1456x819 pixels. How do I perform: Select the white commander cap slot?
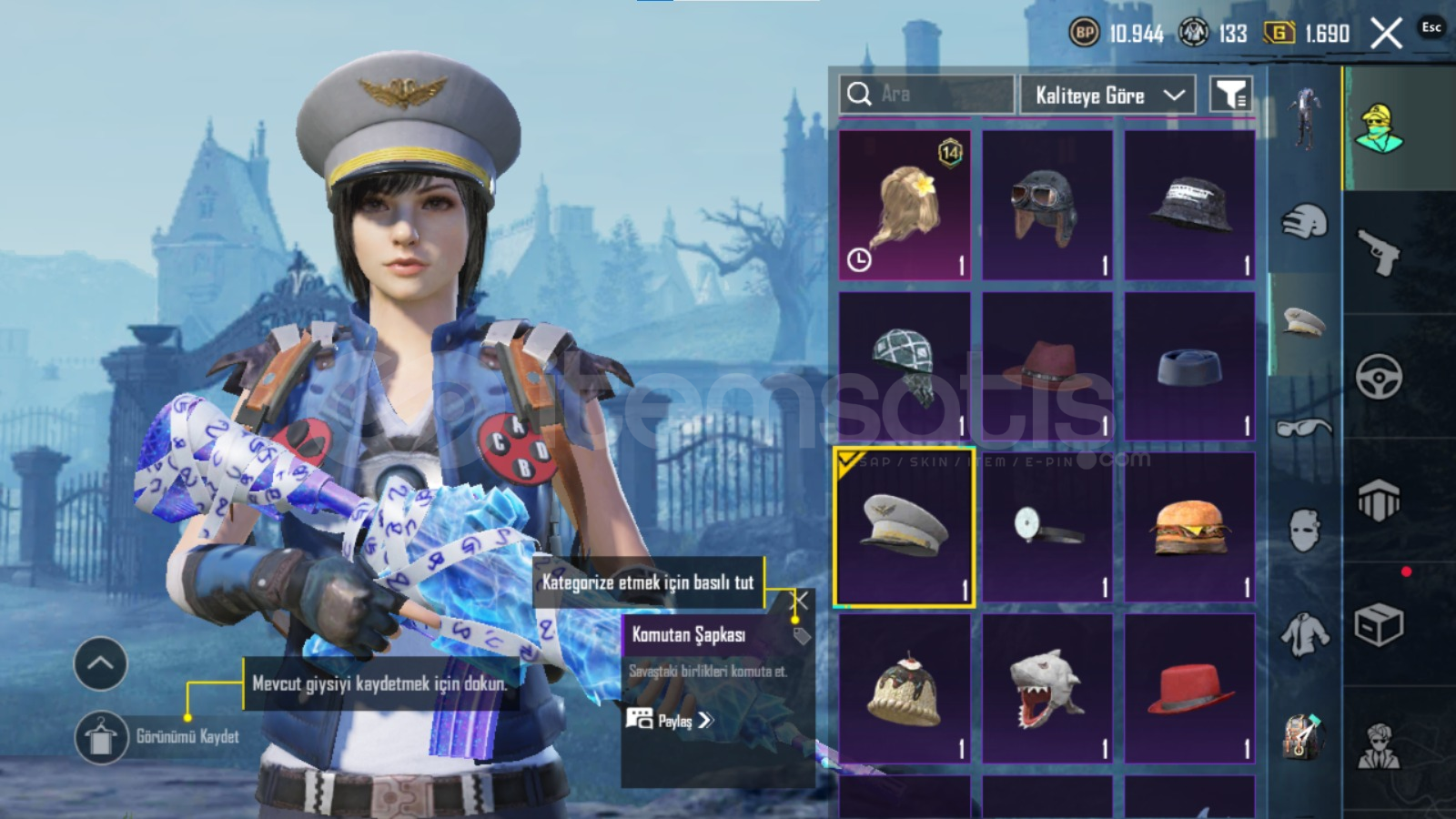pos(905,527)
